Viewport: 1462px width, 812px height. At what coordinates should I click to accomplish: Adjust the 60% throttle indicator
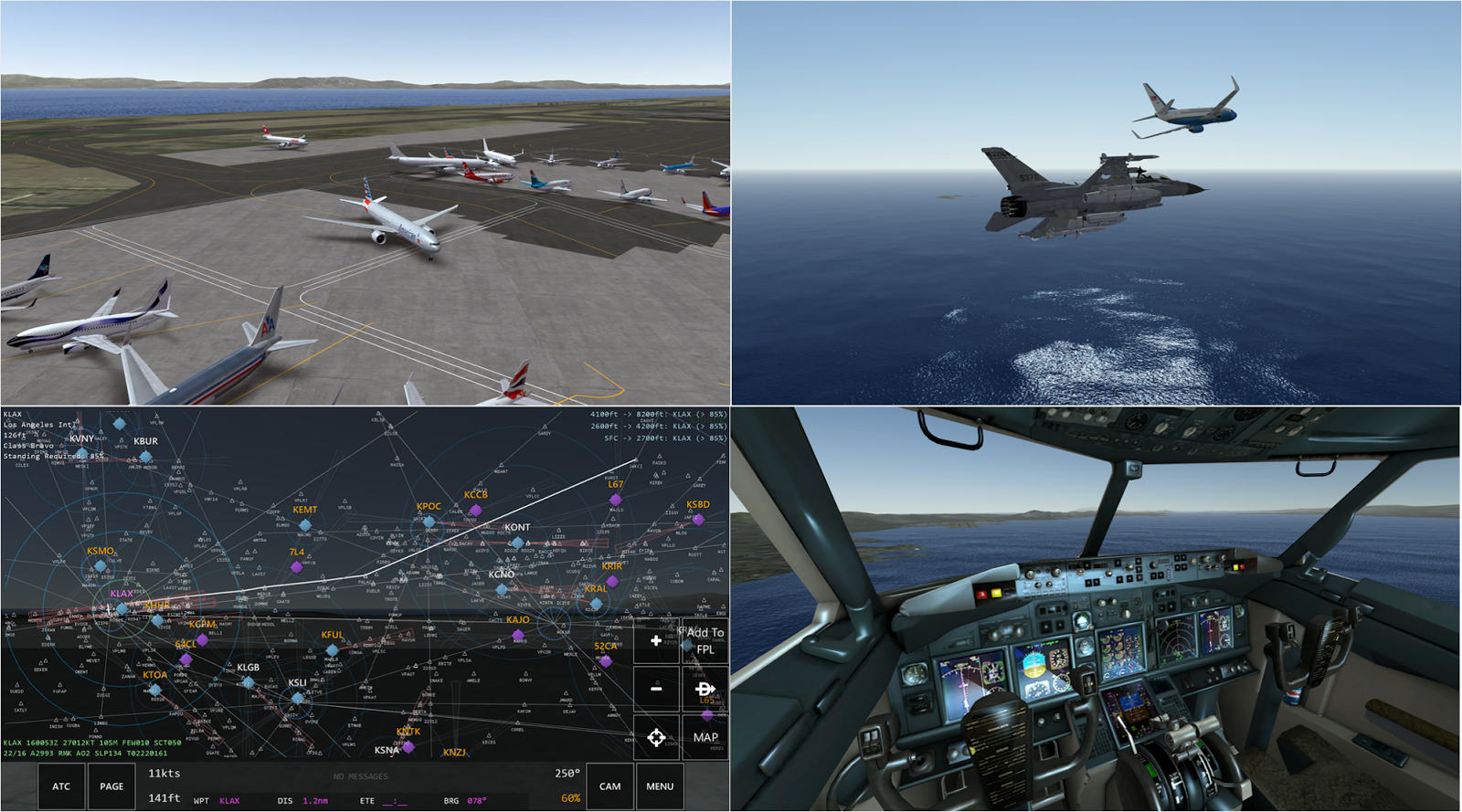pyautogui.click(x=571, y=797)
